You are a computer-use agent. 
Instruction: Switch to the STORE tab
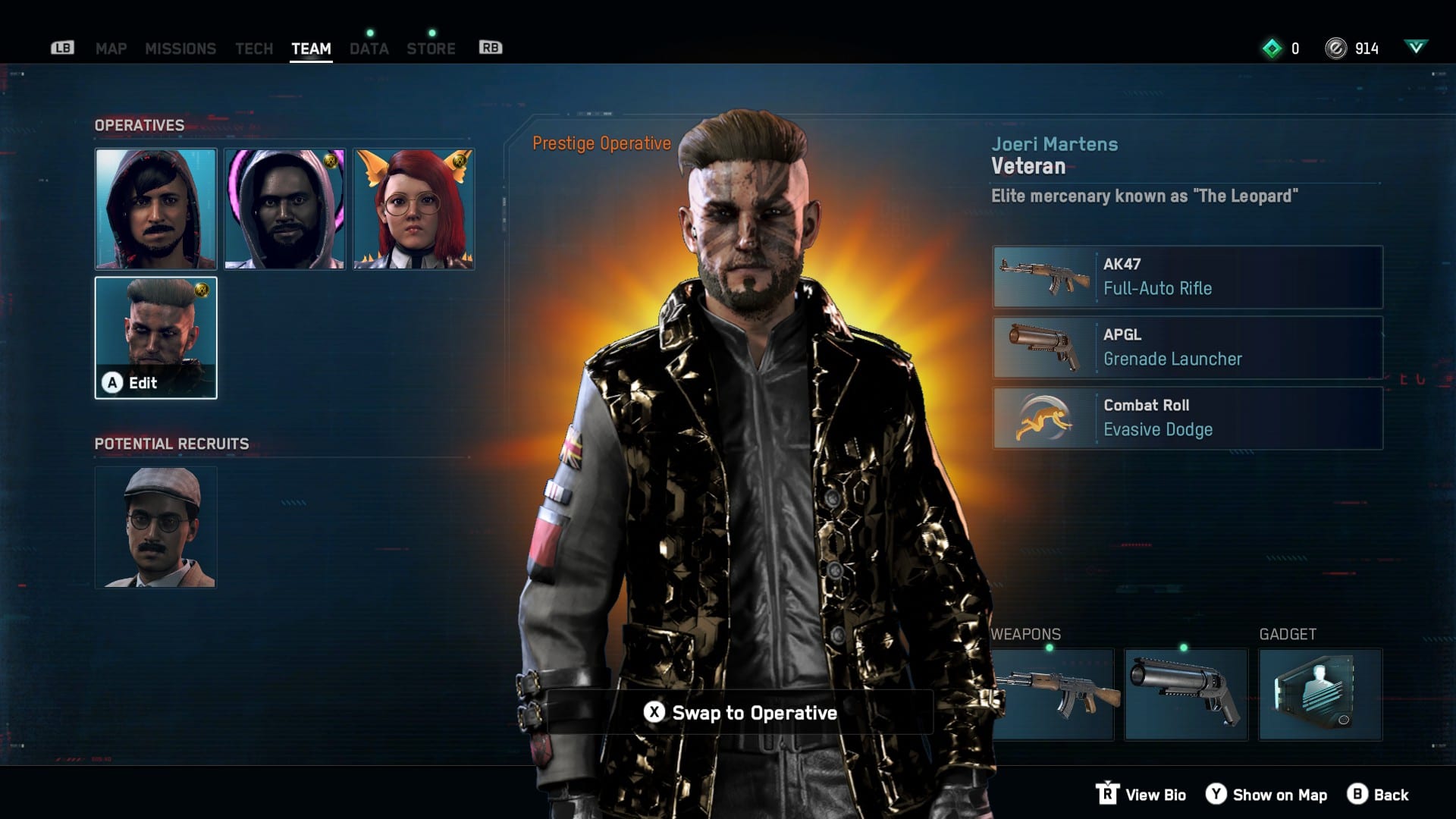pyautogui.click(x=431, y=49)
